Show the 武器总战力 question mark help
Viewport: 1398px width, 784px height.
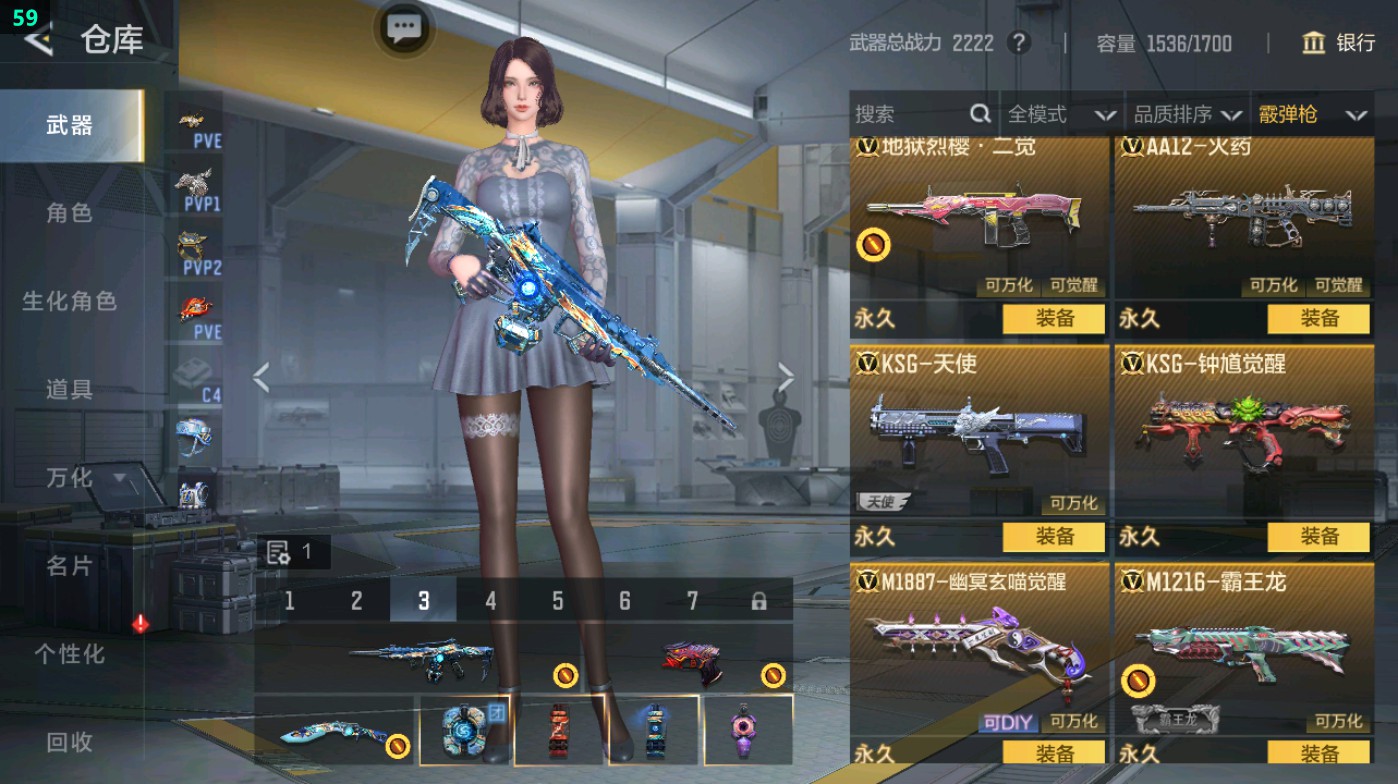[1018, 43]
